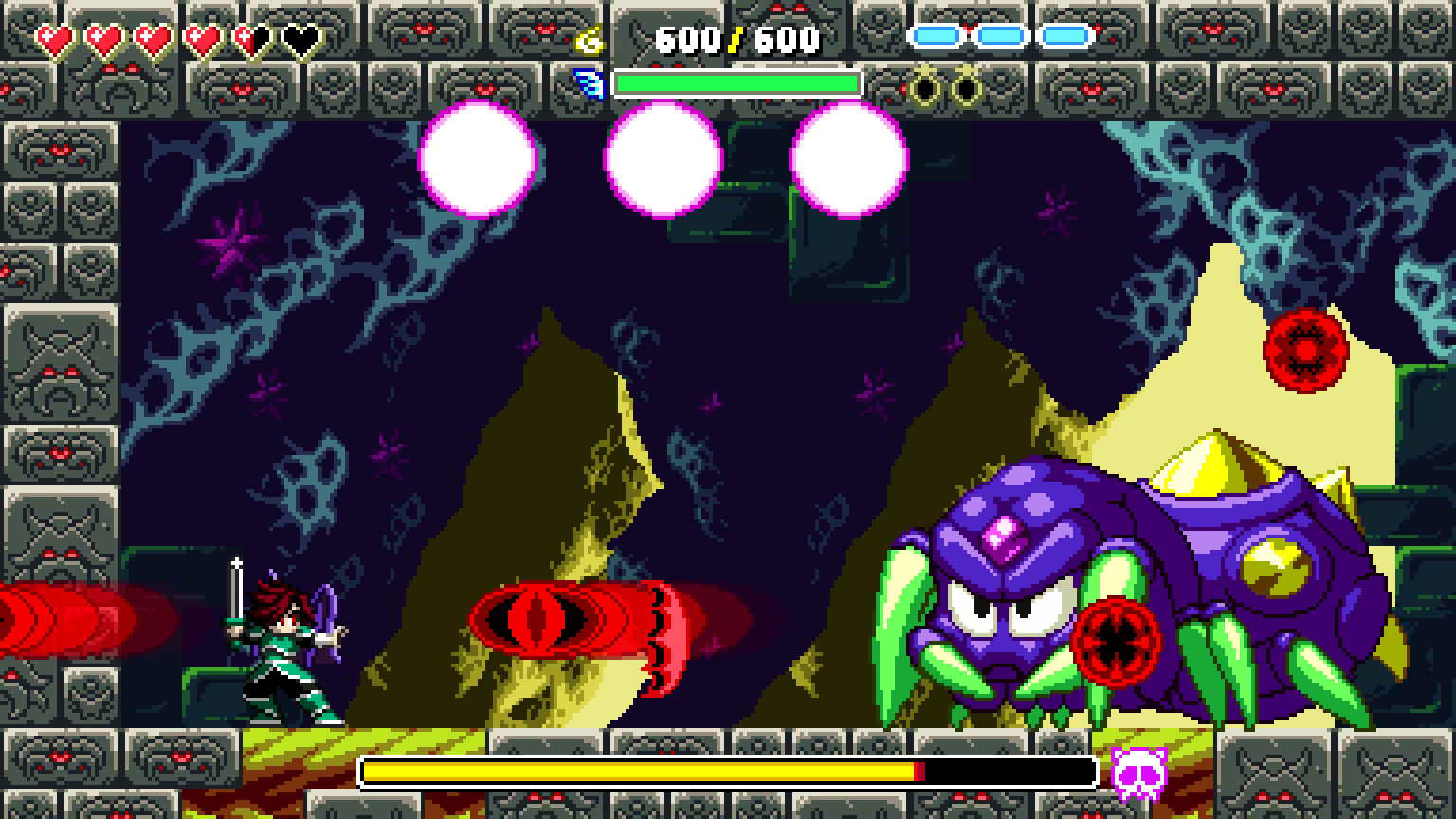The height and width of the screenshot is (819, 1456).
Task: Select the blue feather wing icon
Action: tap(590, 83)
